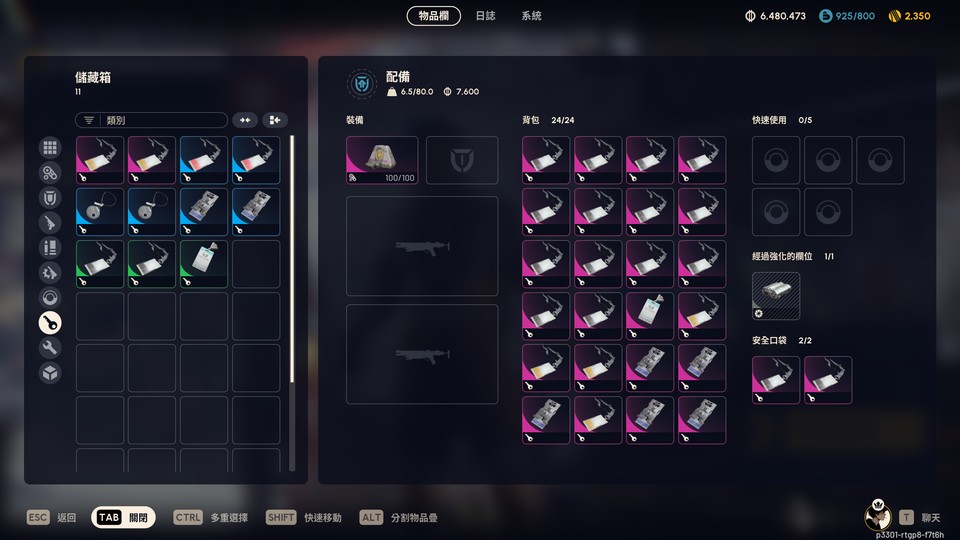The height and width of the screenshot is (540, 960).
Task: Select the key category filter icon
Action: tap(50, 322)
